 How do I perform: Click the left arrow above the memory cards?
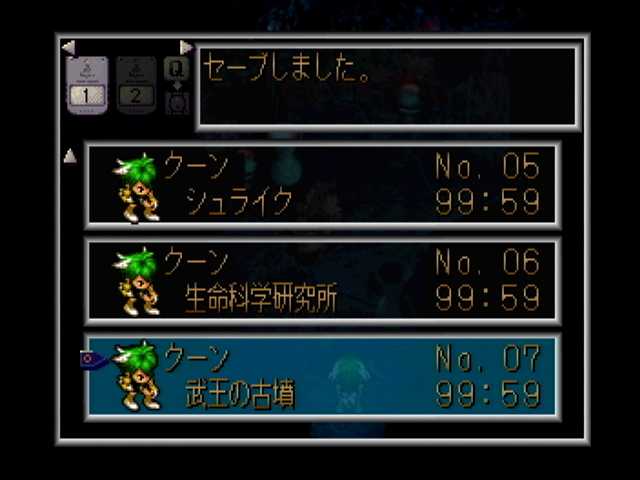tap(68, 47)
